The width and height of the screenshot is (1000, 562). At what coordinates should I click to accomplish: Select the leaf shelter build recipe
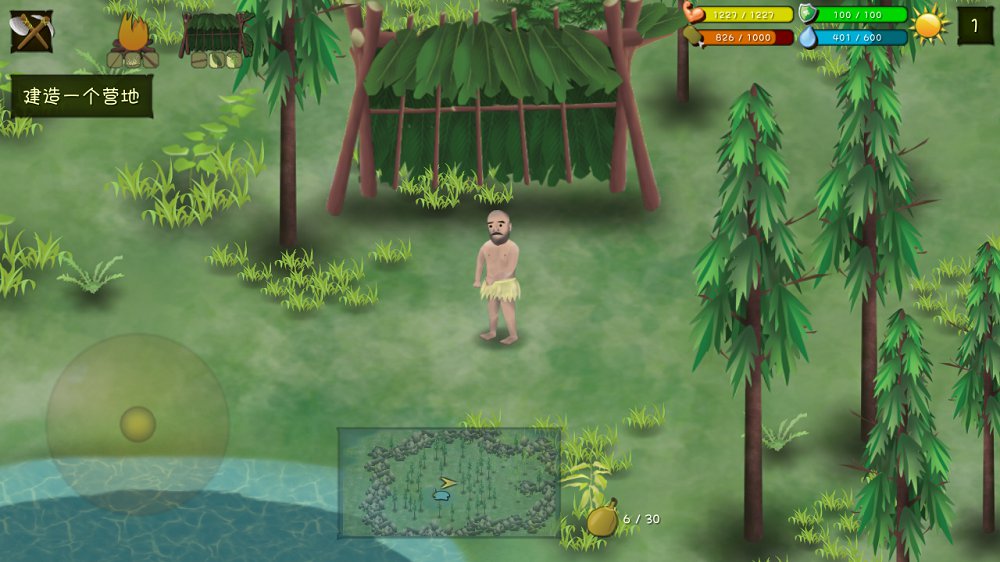point(216,40)
